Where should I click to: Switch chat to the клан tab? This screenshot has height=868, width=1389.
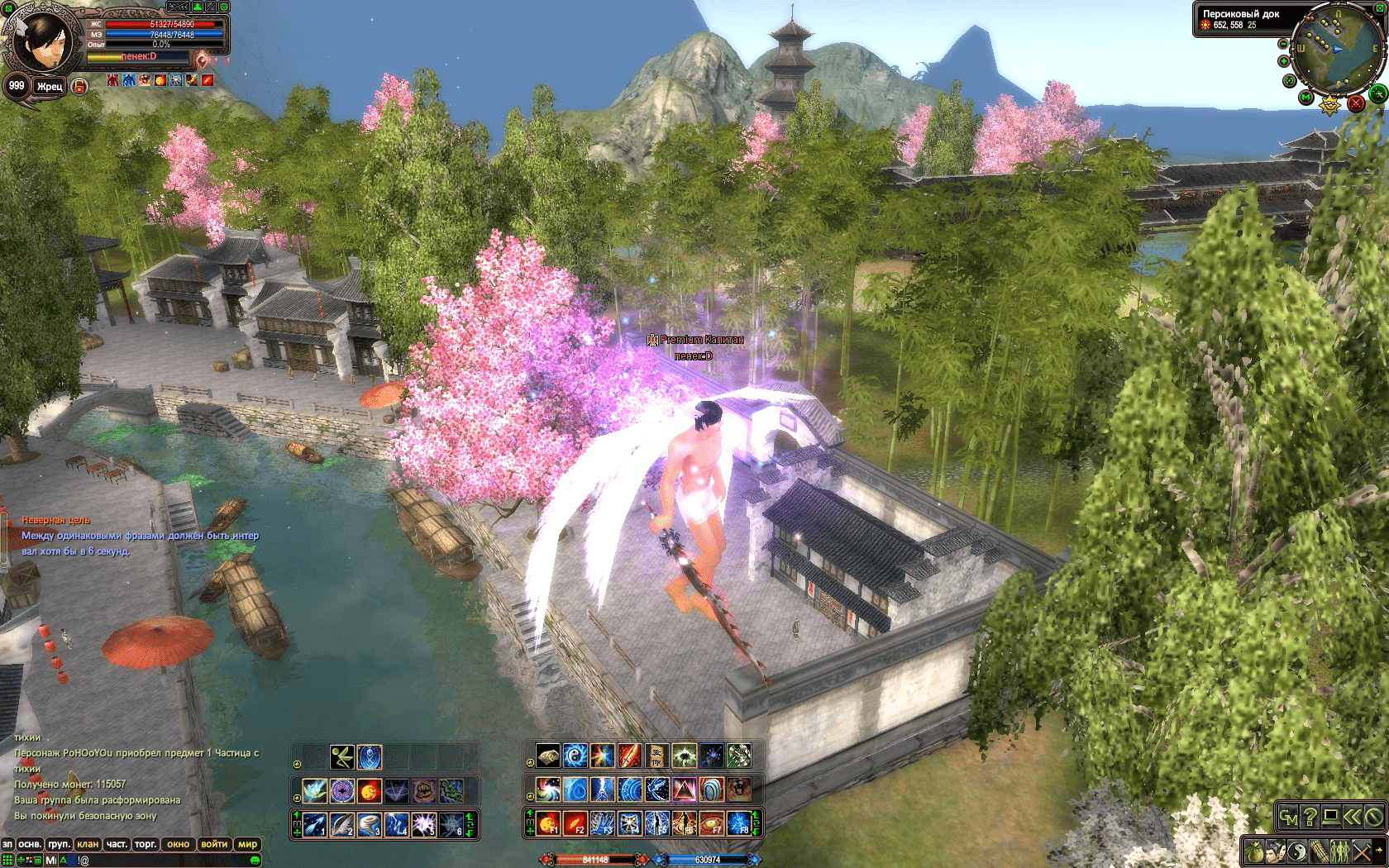88,844
